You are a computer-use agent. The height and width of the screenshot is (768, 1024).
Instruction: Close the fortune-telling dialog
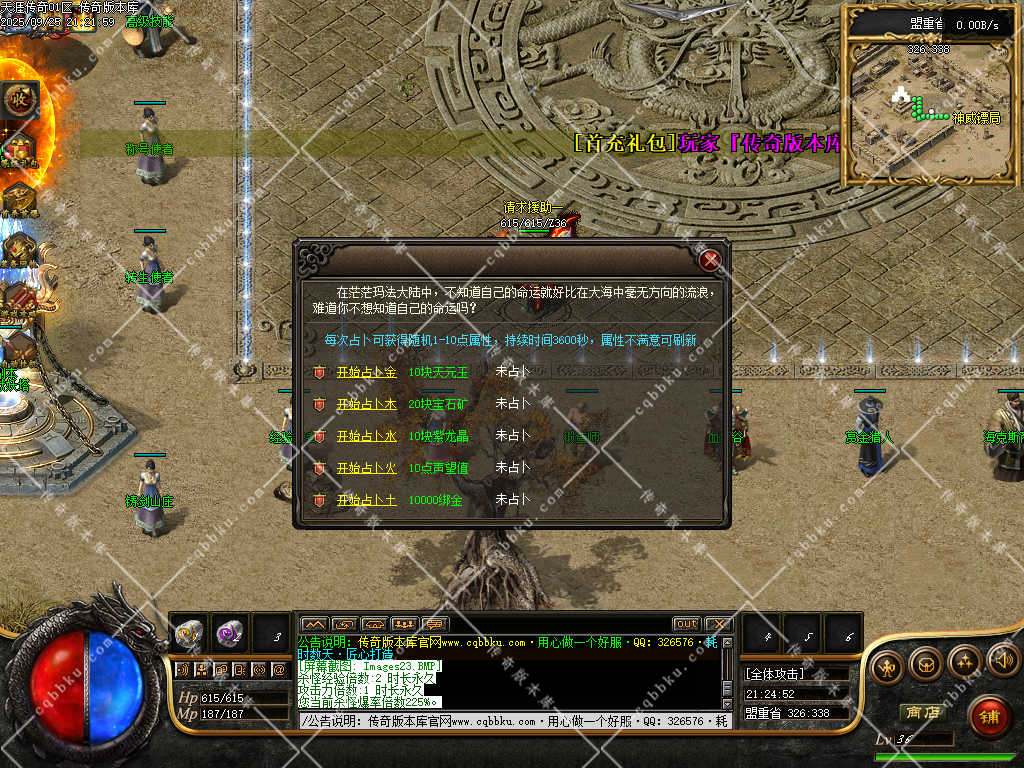point(711,261)
